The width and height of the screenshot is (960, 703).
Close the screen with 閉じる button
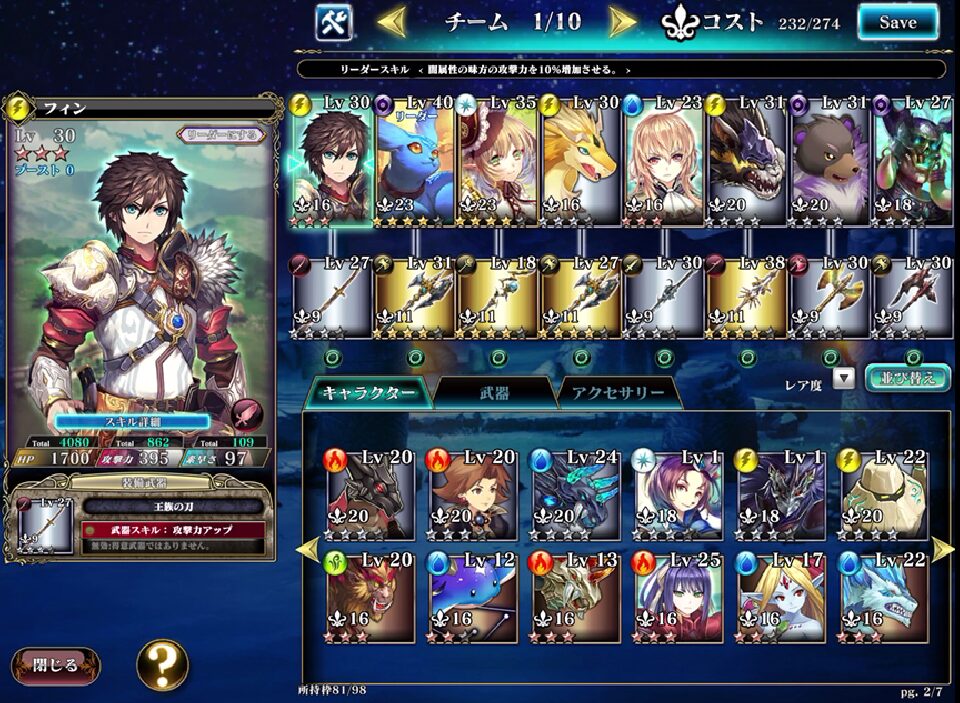(x=56, y=666)
